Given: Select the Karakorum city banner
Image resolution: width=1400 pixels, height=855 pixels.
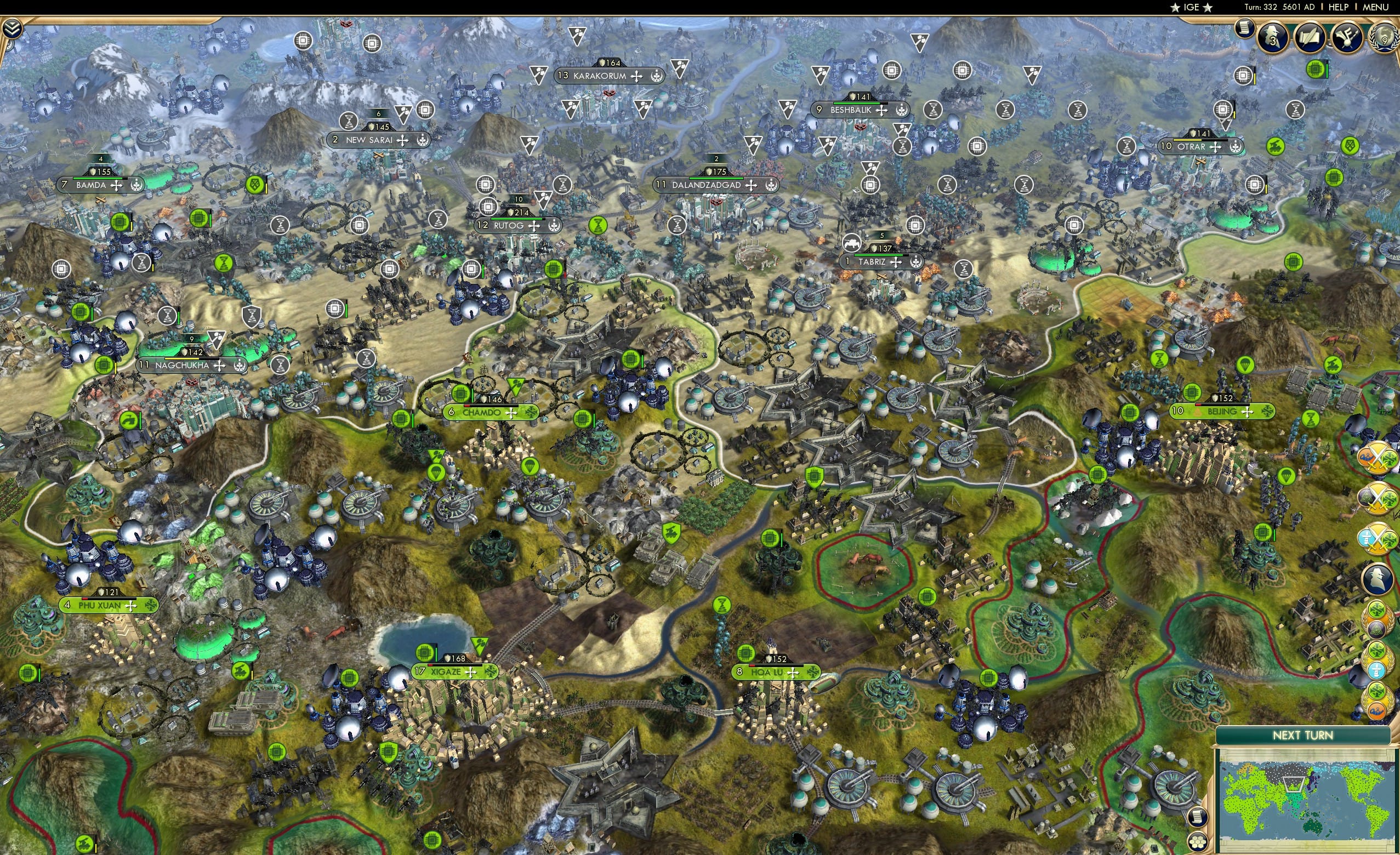Looking at the screenshot, I should (602, 76).
